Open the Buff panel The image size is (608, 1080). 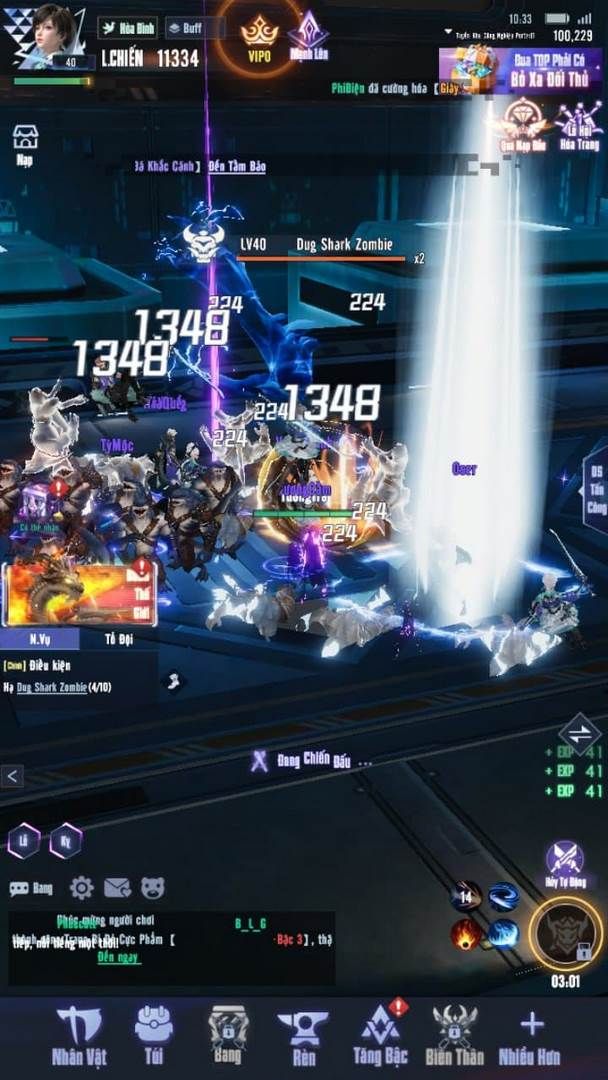[x=187, y=28]
